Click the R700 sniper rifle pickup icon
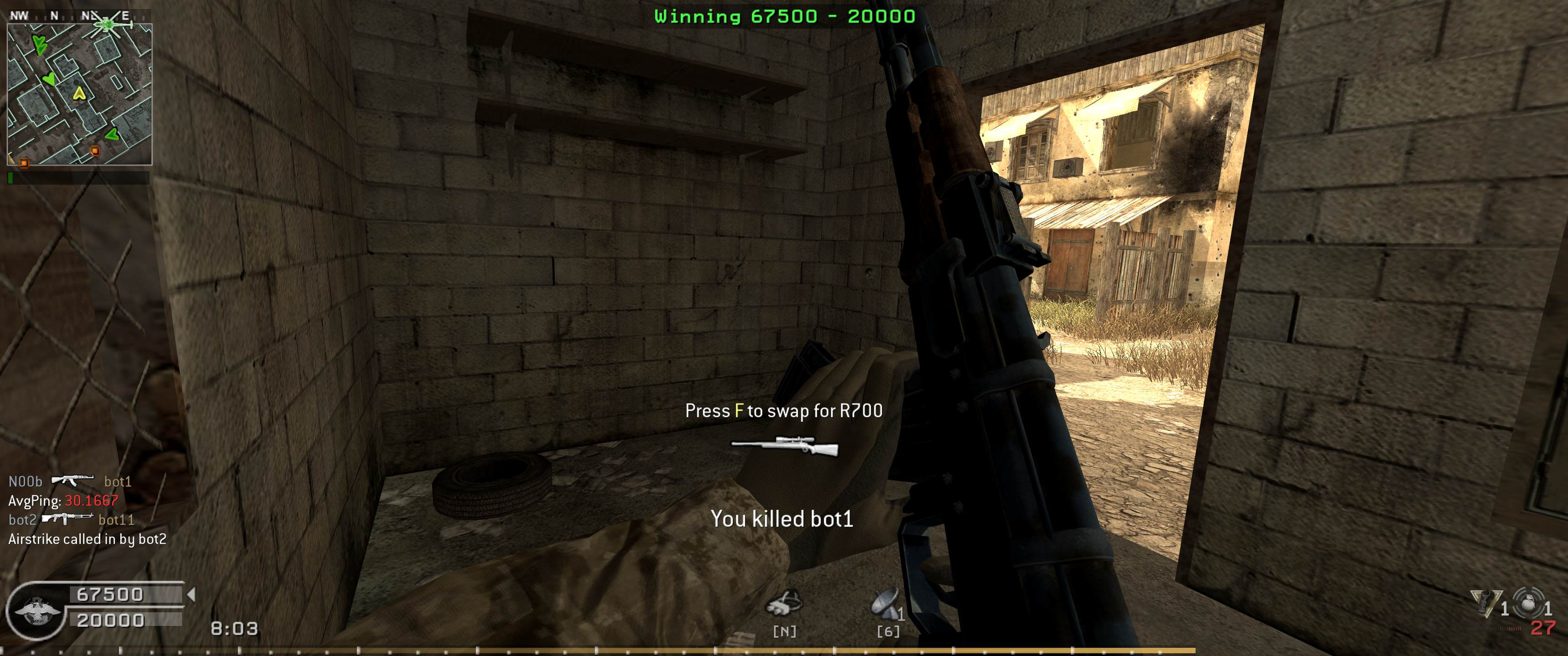The width and height of the screenshot is (1568, 656). pos(784,446)
